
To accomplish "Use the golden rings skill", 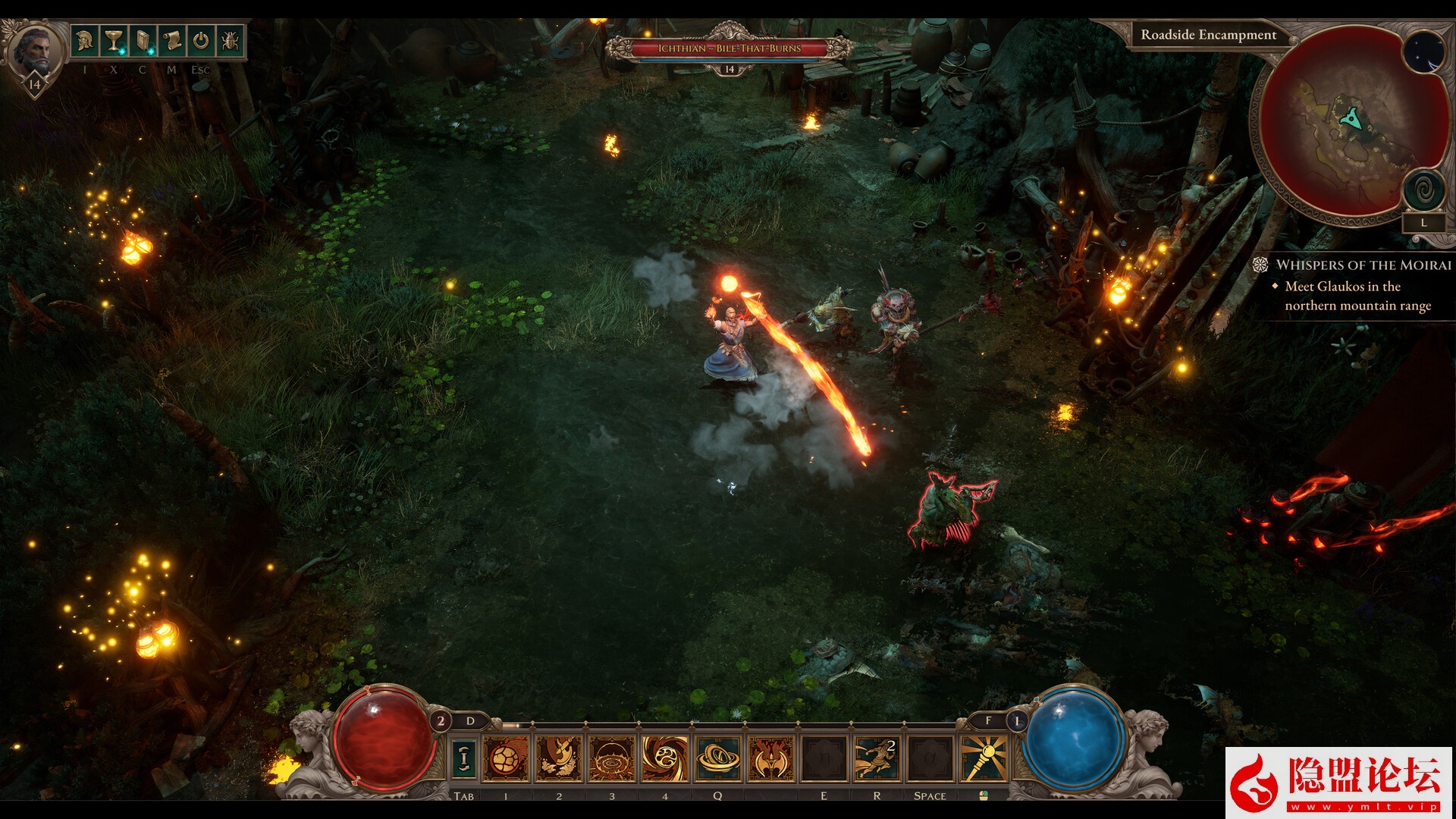I will click(x=718, y=758).
